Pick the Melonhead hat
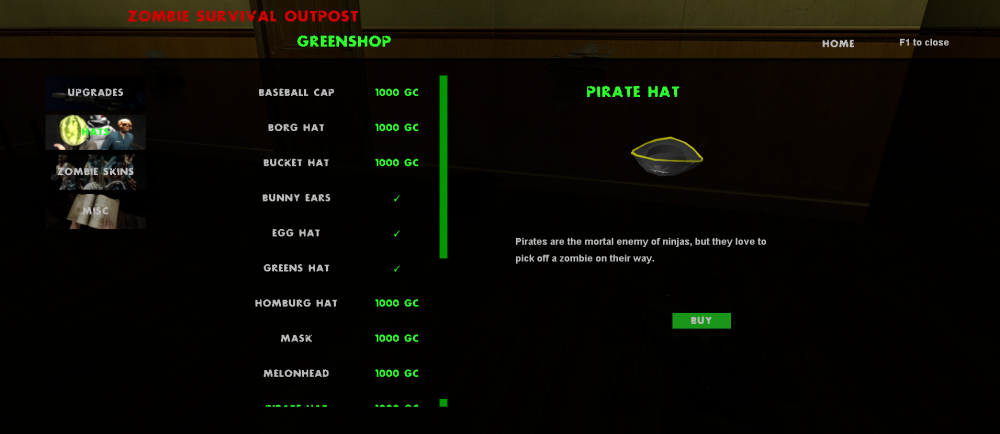 [296, 373]
